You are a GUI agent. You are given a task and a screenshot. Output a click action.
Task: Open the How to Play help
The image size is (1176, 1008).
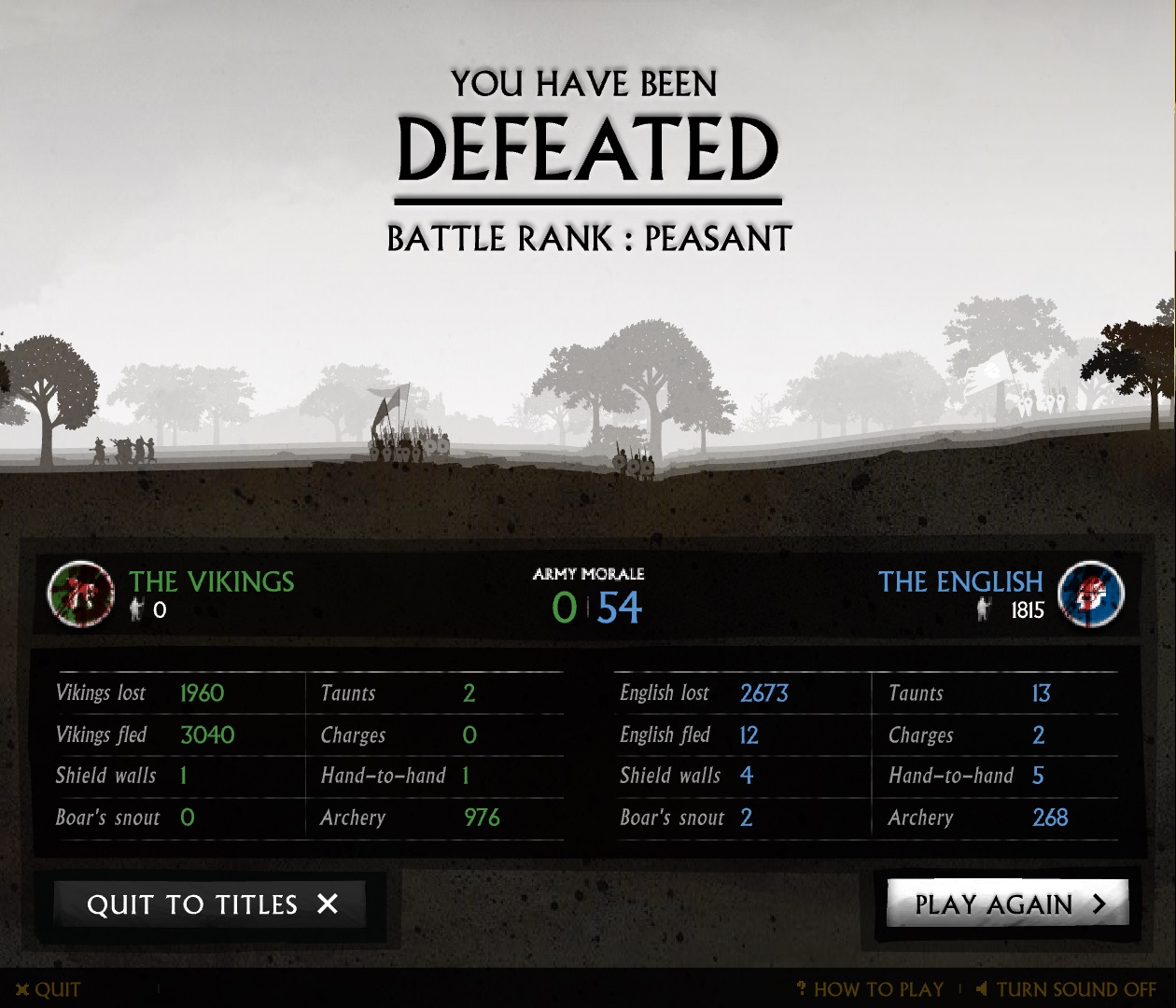tap(871, 989)
